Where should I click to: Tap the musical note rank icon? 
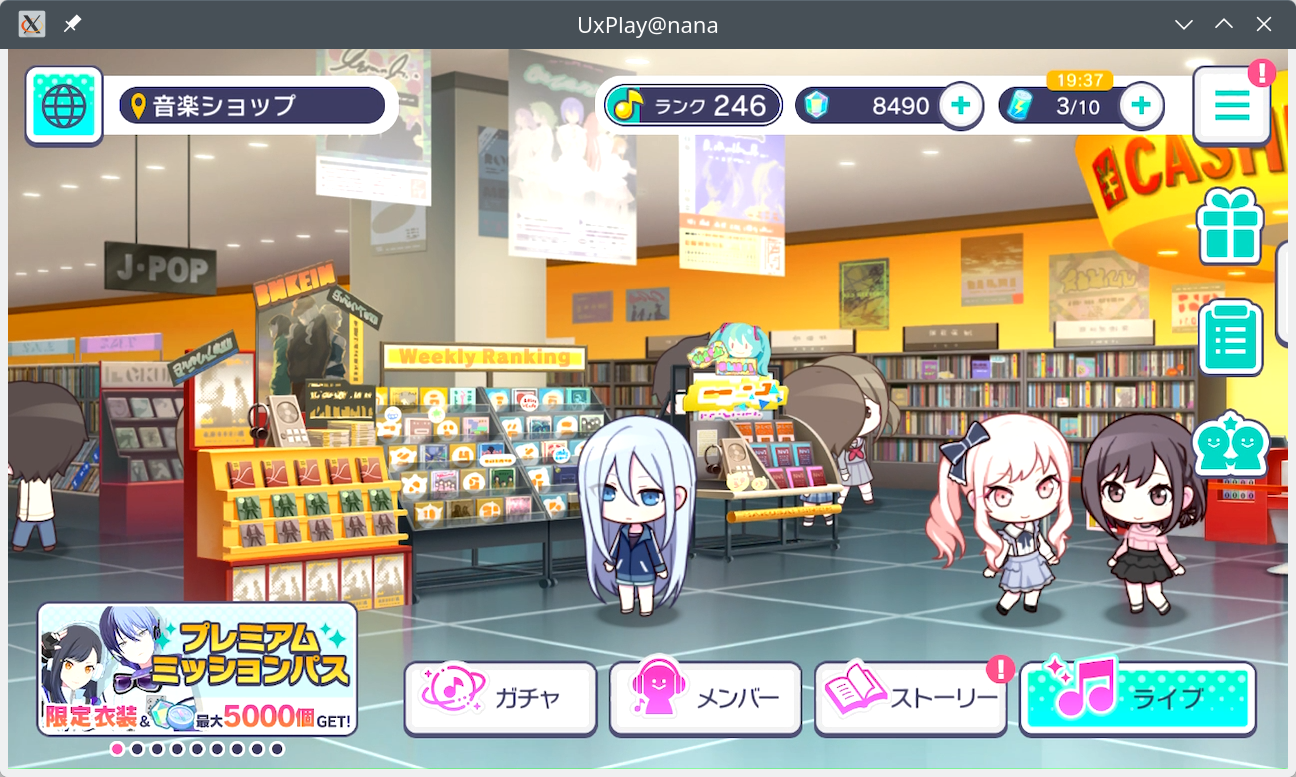pos(628,103)
